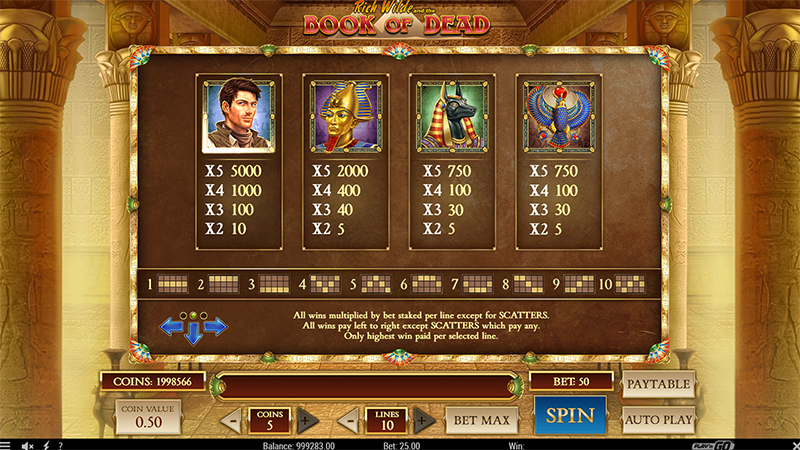Increase the number of coins

click(x=306, y=420)
